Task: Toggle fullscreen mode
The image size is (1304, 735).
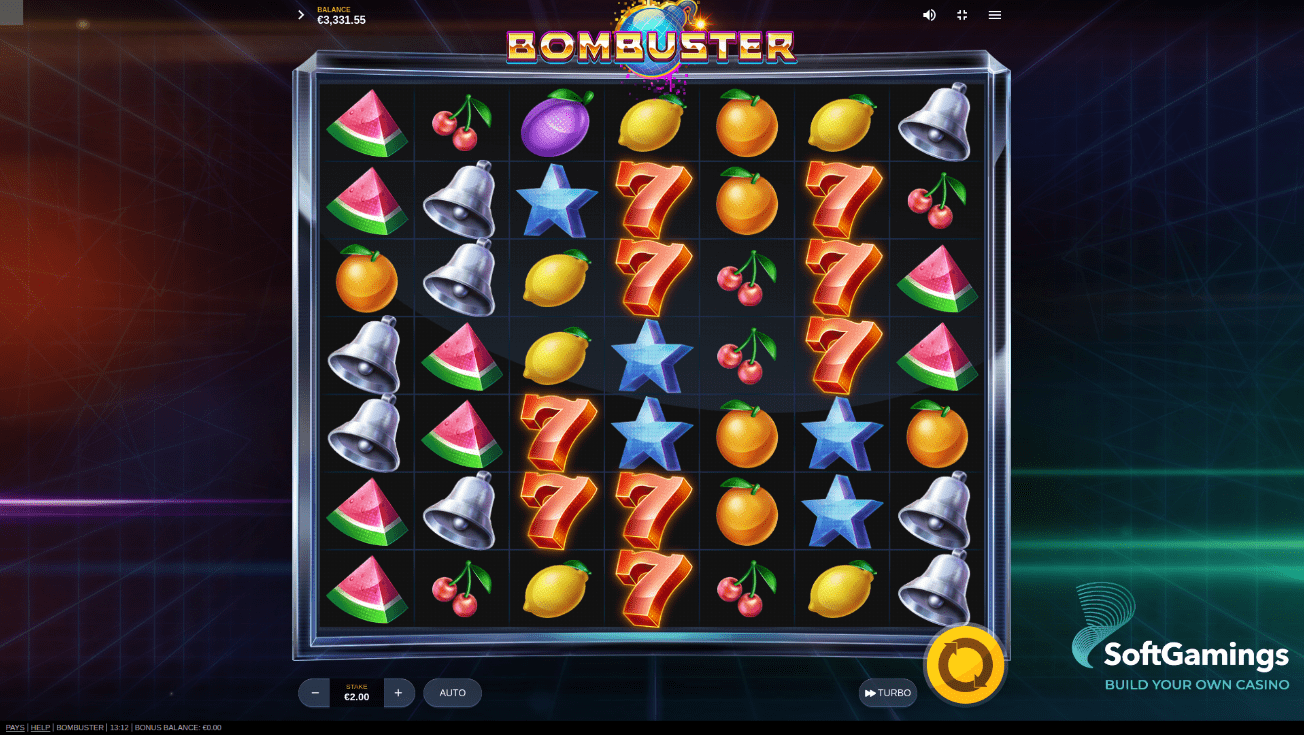Action: 962,15
